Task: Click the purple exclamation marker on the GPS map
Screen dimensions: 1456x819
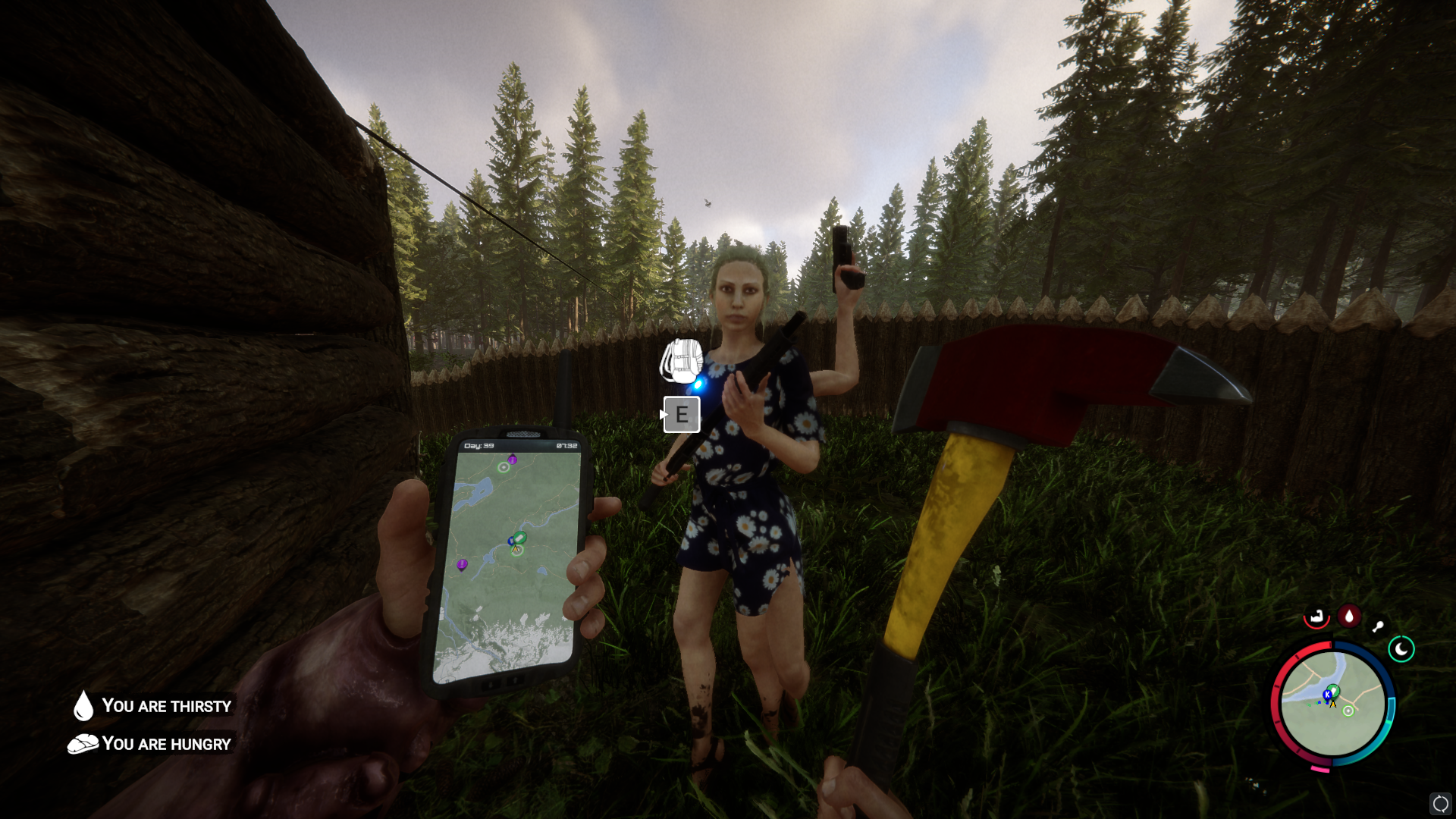Action: (x=461, y=564)
